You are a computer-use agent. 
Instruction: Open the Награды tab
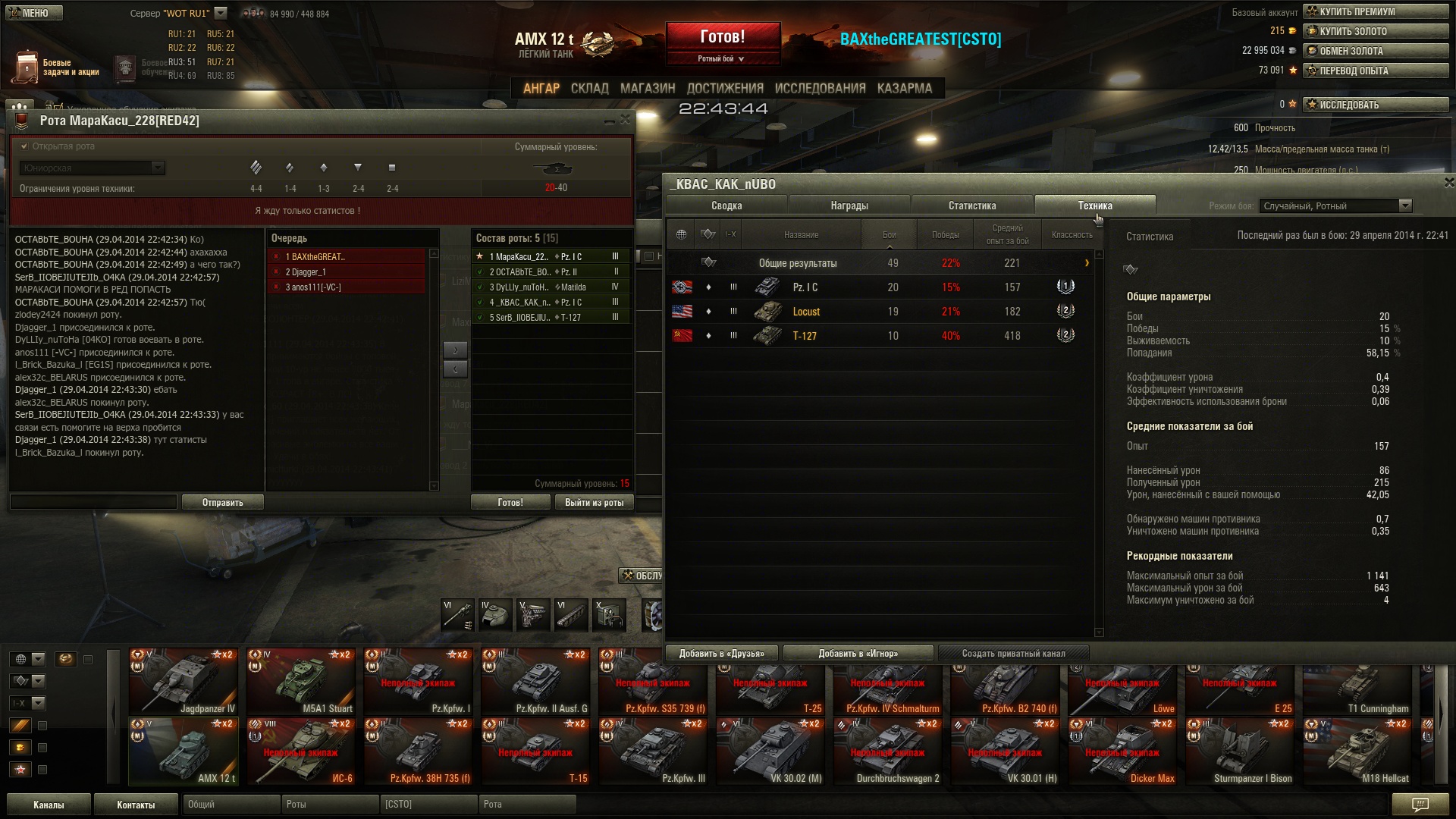pyautogui.click(x=849, y=206)
